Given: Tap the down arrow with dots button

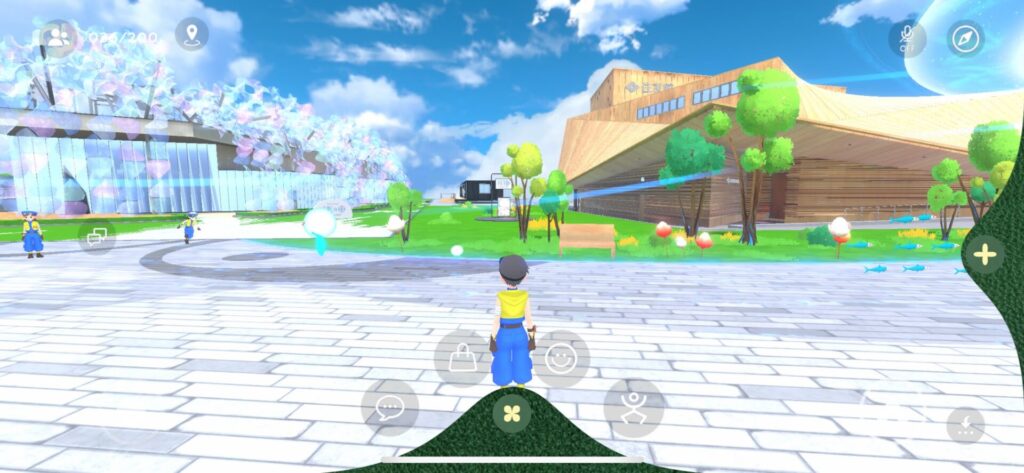Looking at the screenshot, I should coord(965,425).
